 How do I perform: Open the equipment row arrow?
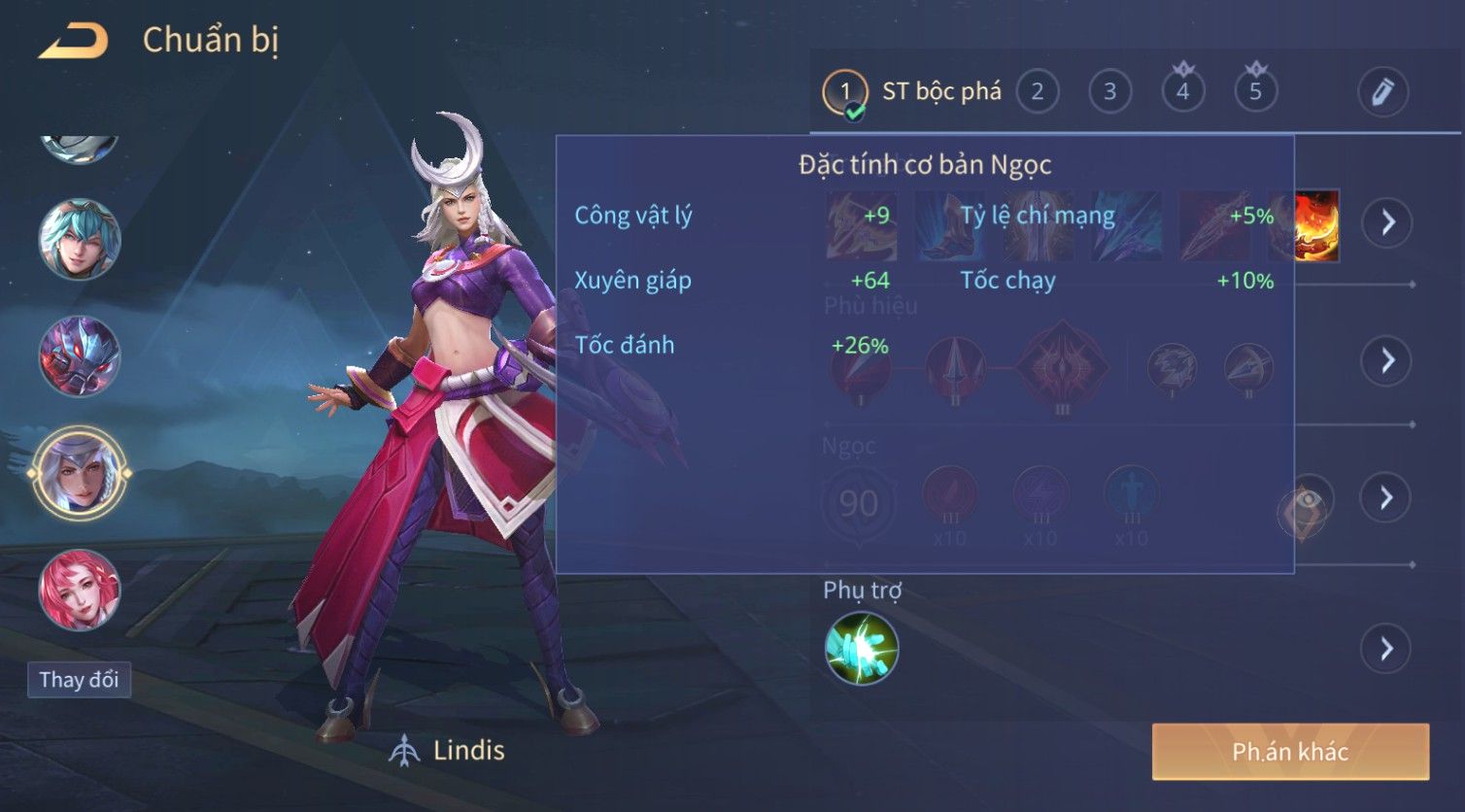tap(1387, 222)
